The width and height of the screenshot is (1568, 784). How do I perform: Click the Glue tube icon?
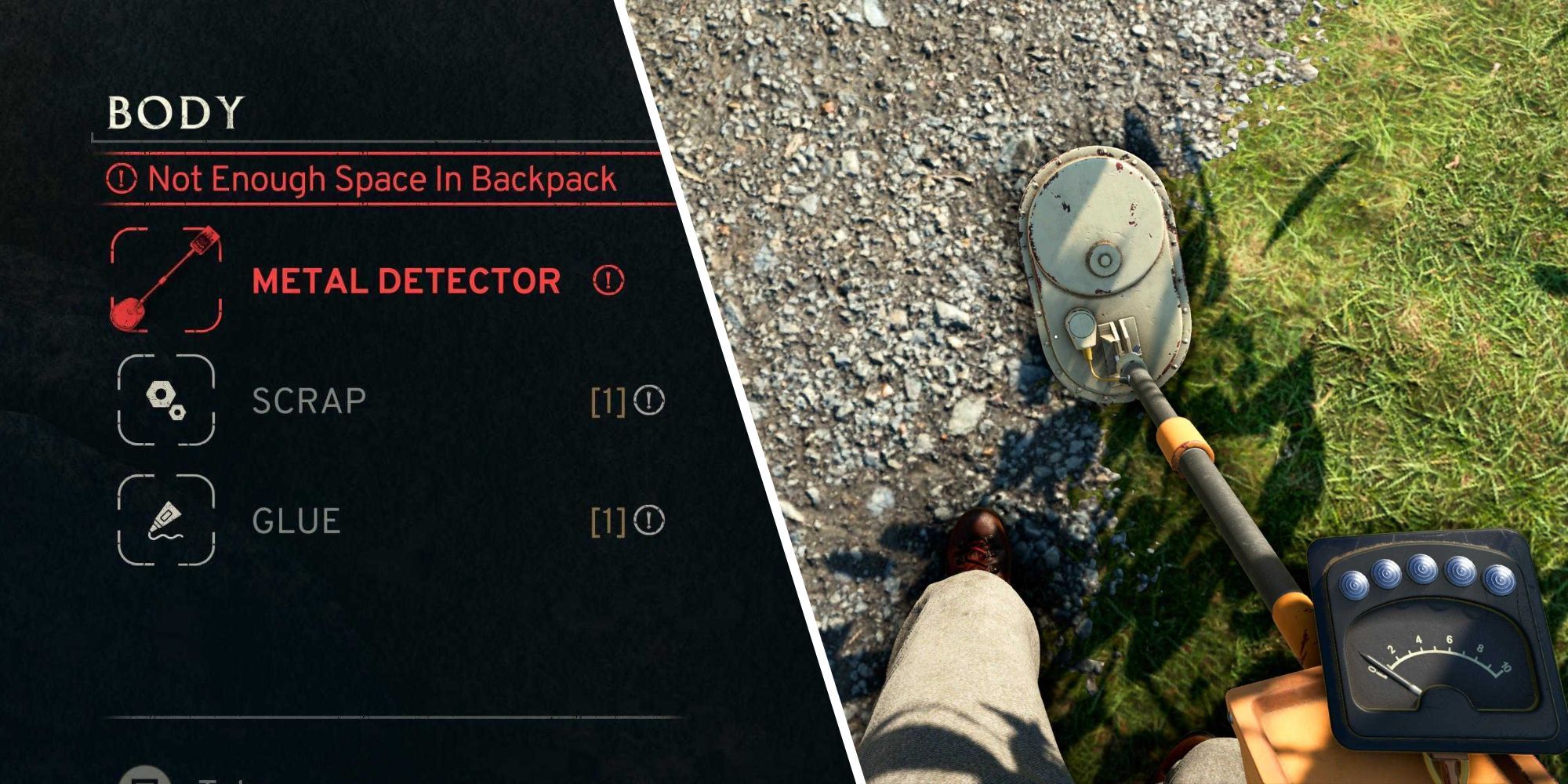[167, 520]
